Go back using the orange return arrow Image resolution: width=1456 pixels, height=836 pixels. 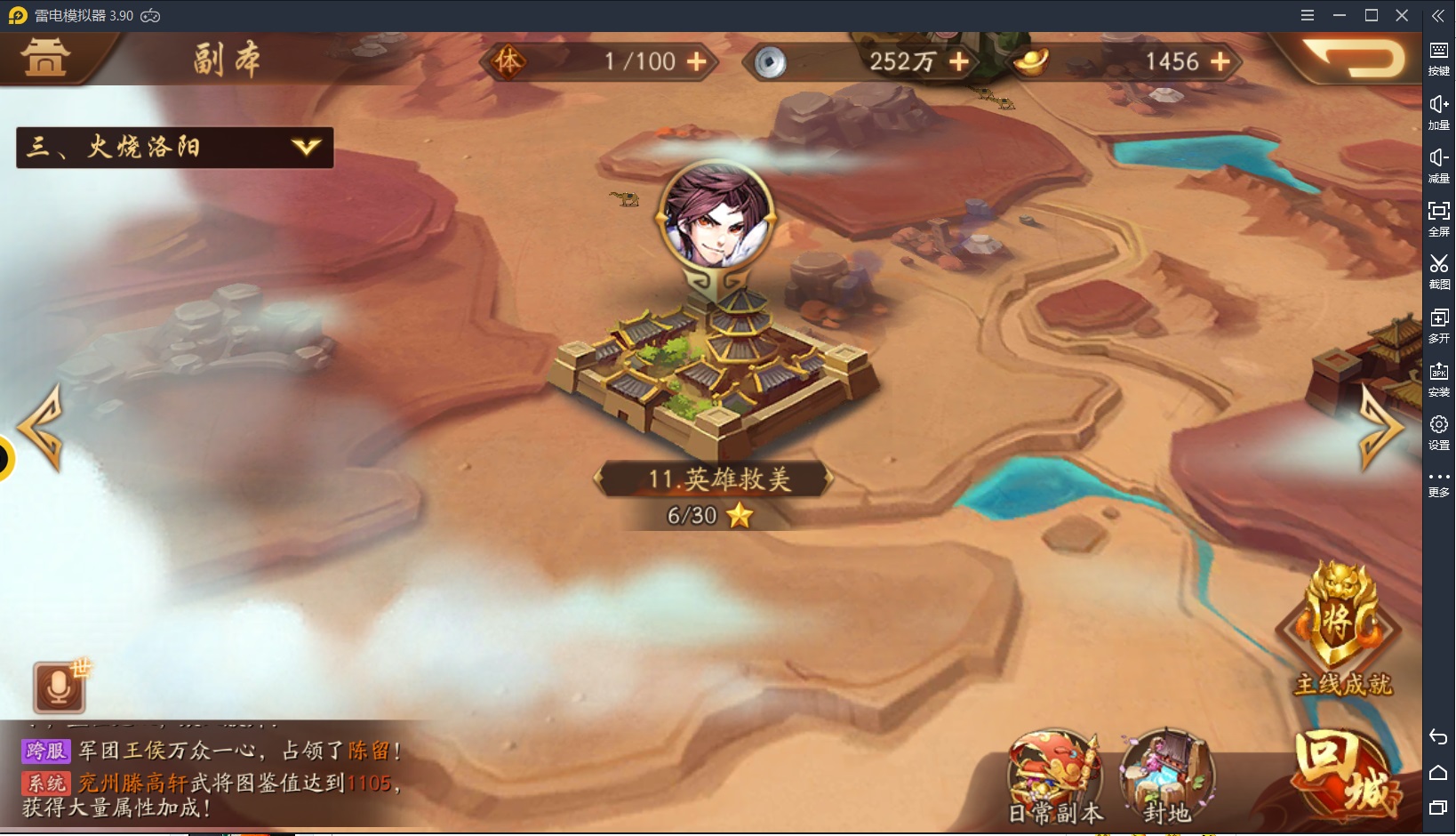[1357, 59]
